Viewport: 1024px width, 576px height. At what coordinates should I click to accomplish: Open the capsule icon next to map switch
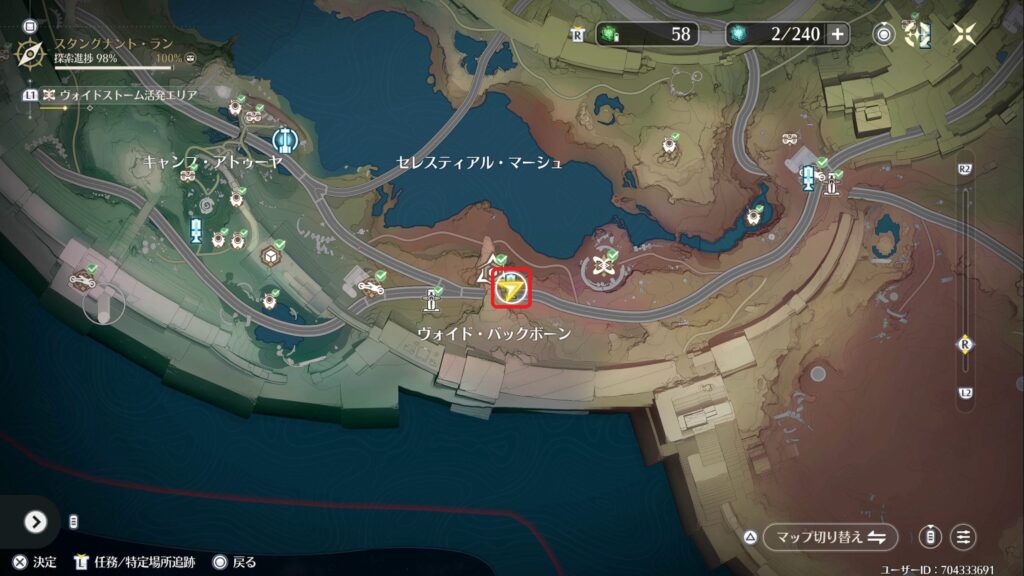point(930,537)
